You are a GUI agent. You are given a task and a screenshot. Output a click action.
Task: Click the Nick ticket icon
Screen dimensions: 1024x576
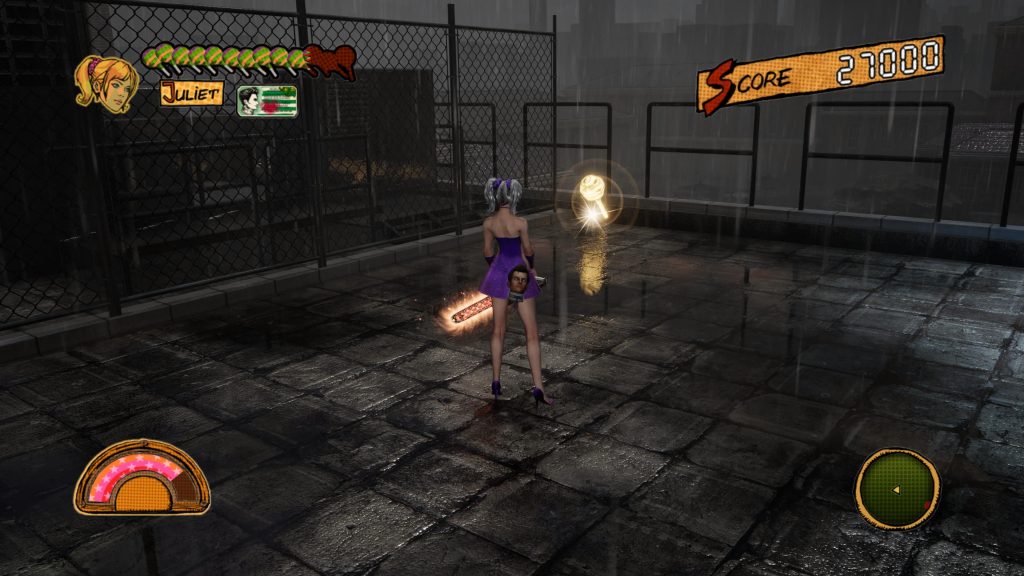click(x=266, y=101)
